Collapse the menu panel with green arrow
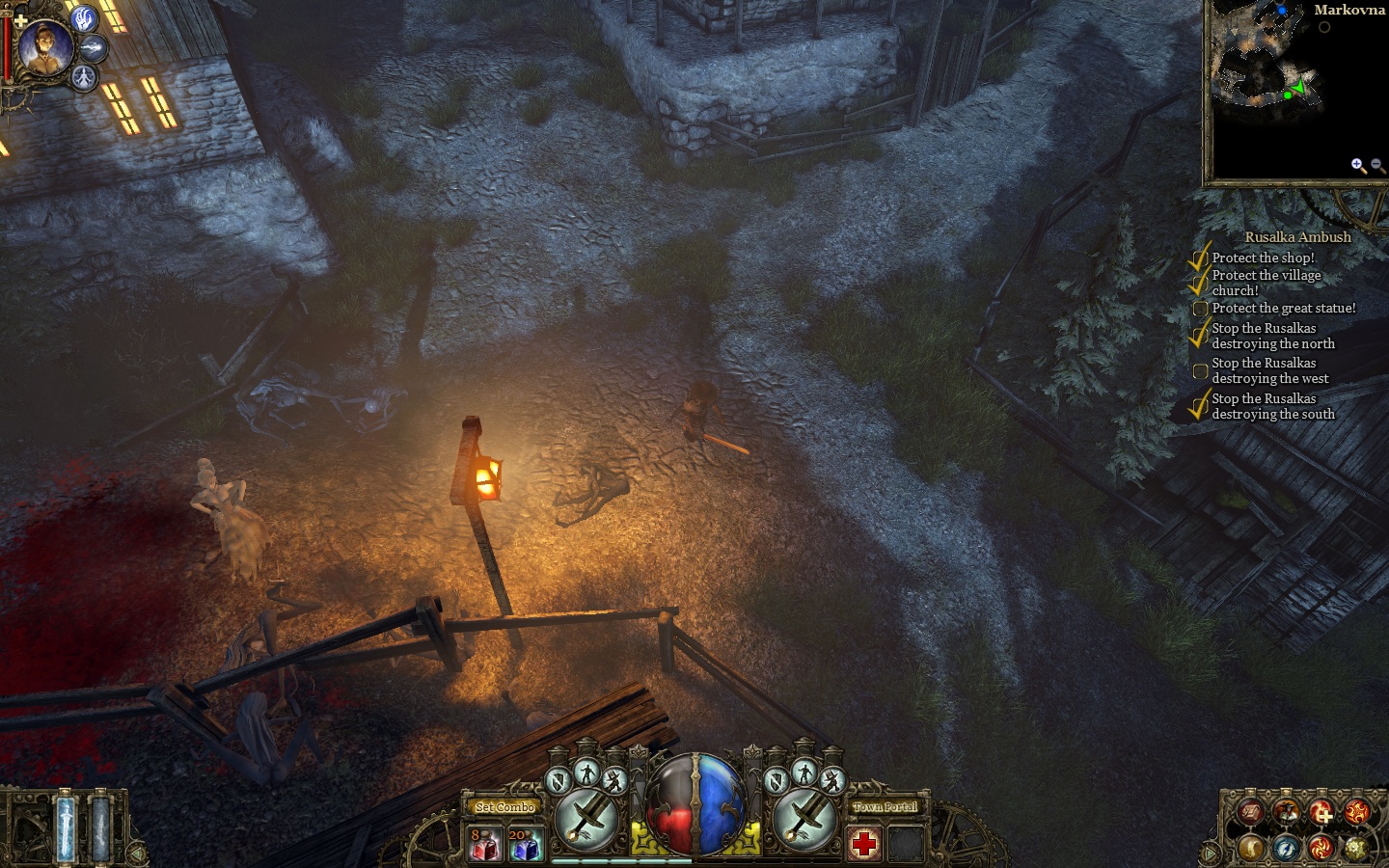Viewport: 1389px width, 868px height. (1208, 853)
